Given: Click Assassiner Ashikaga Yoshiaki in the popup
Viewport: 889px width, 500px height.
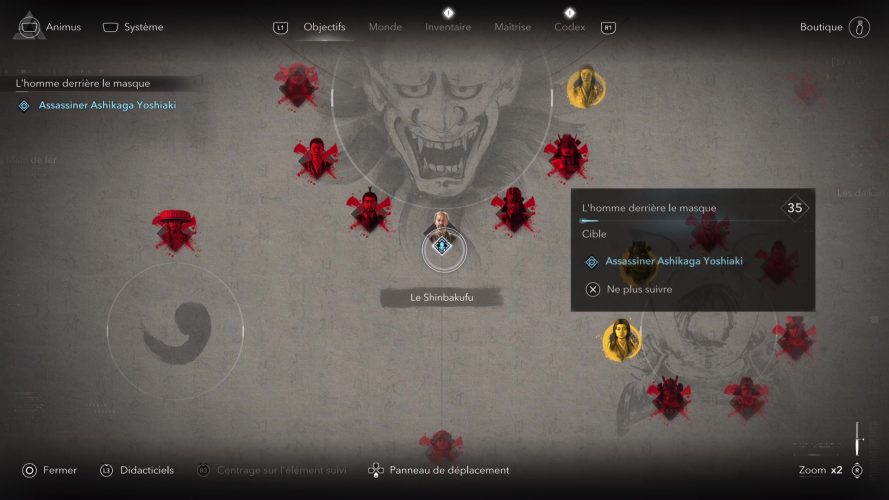Looking at the screenshot, I should click(673, 261).
